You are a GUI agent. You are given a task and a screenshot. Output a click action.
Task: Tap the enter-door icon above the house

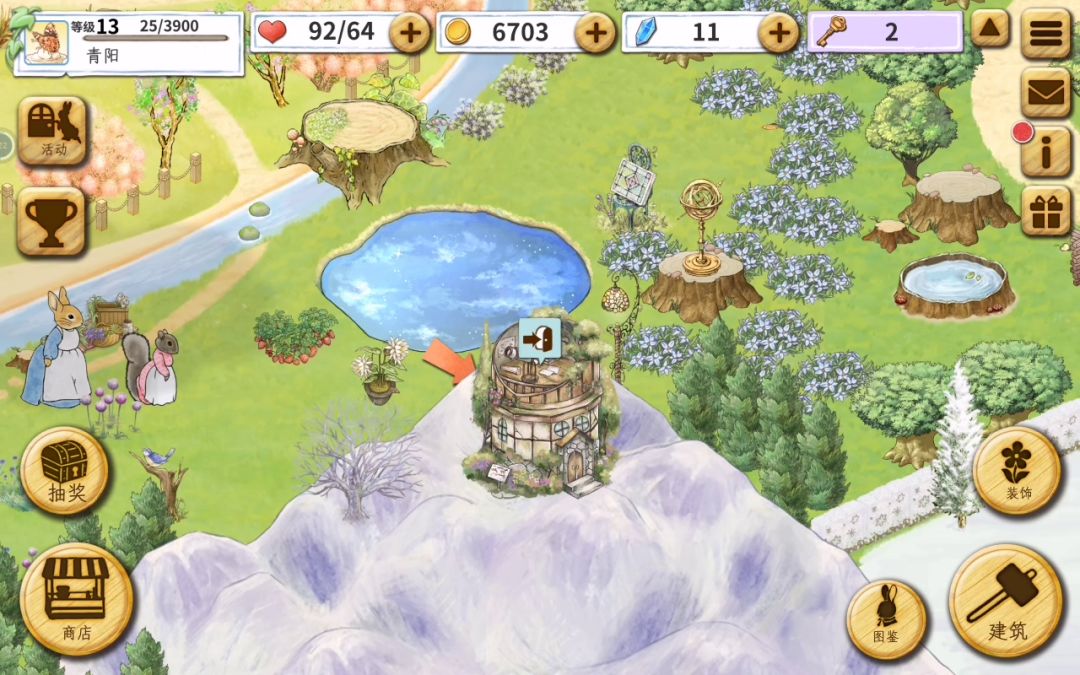coord(539,339)
